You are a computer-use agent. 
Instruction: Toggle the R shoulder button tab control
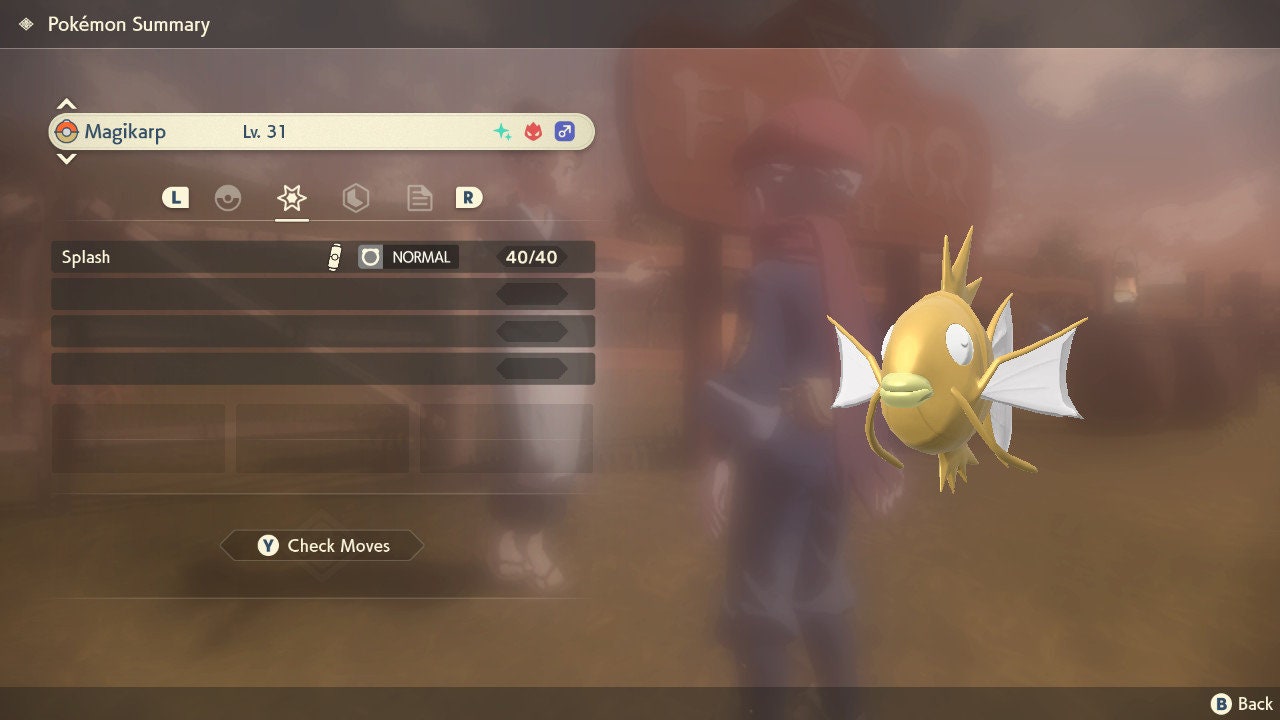469,198
